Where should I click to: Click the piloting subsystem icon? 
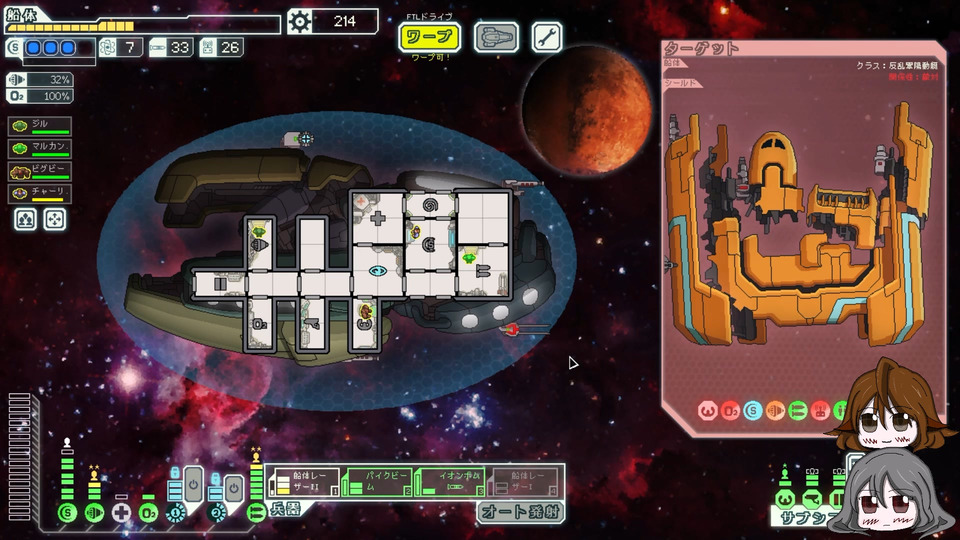coord(785,497)
